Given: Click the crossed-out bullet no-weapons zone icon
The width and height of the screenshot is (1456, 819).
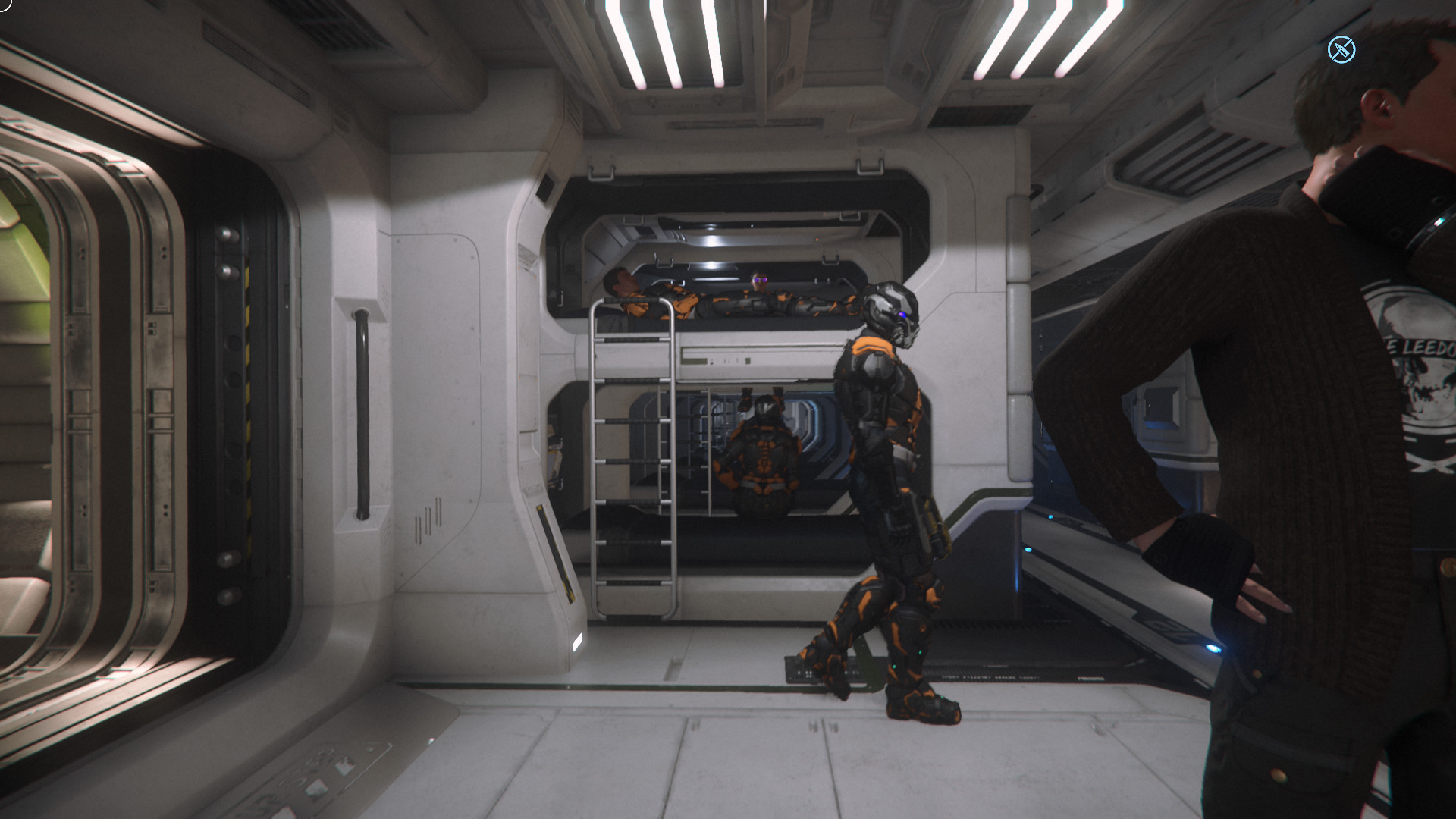Looking at the screenshot, I should (x=1341, y=50).
